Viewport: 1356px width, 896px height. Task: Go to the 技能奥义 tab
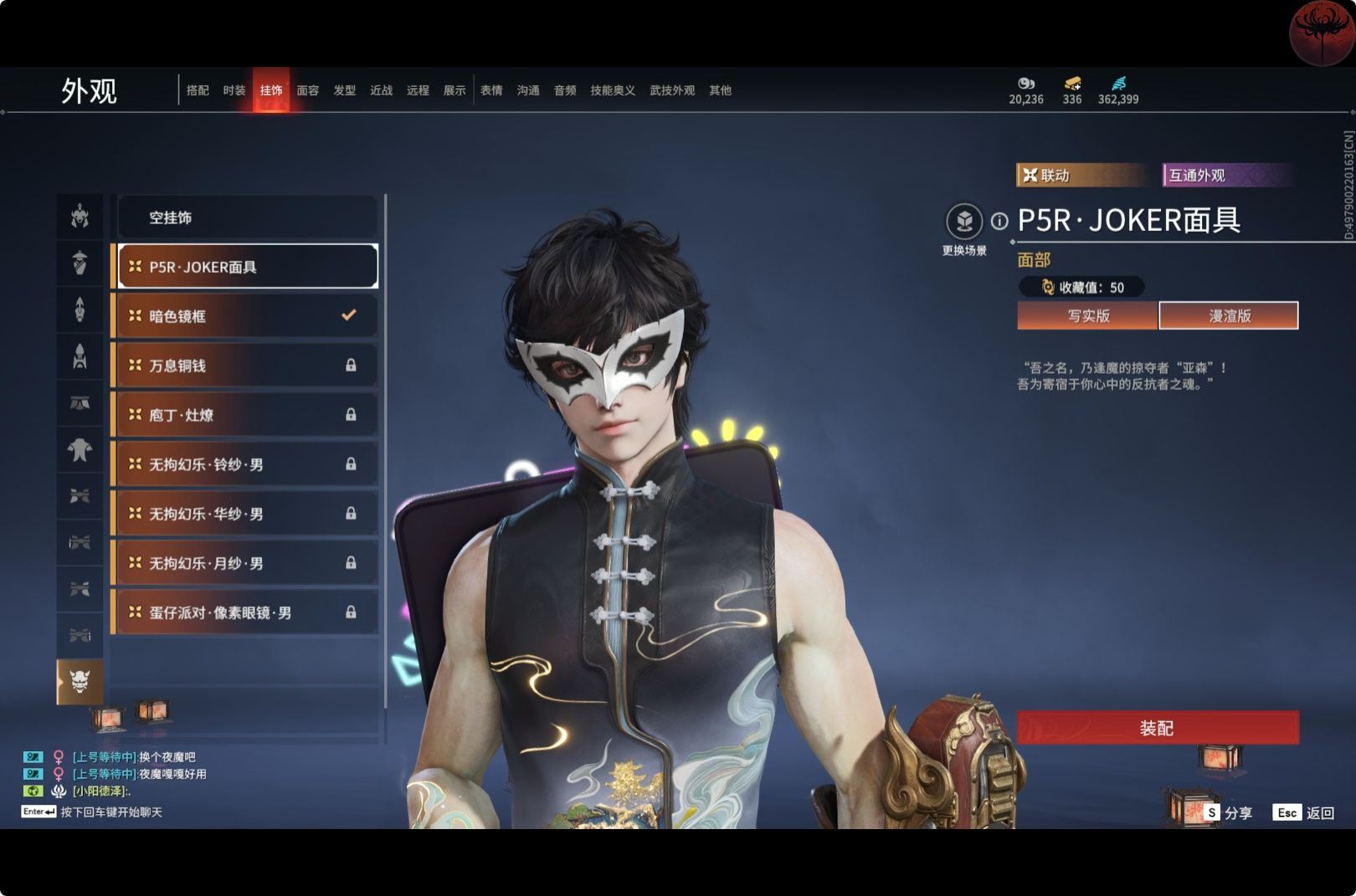click(613, 90)
